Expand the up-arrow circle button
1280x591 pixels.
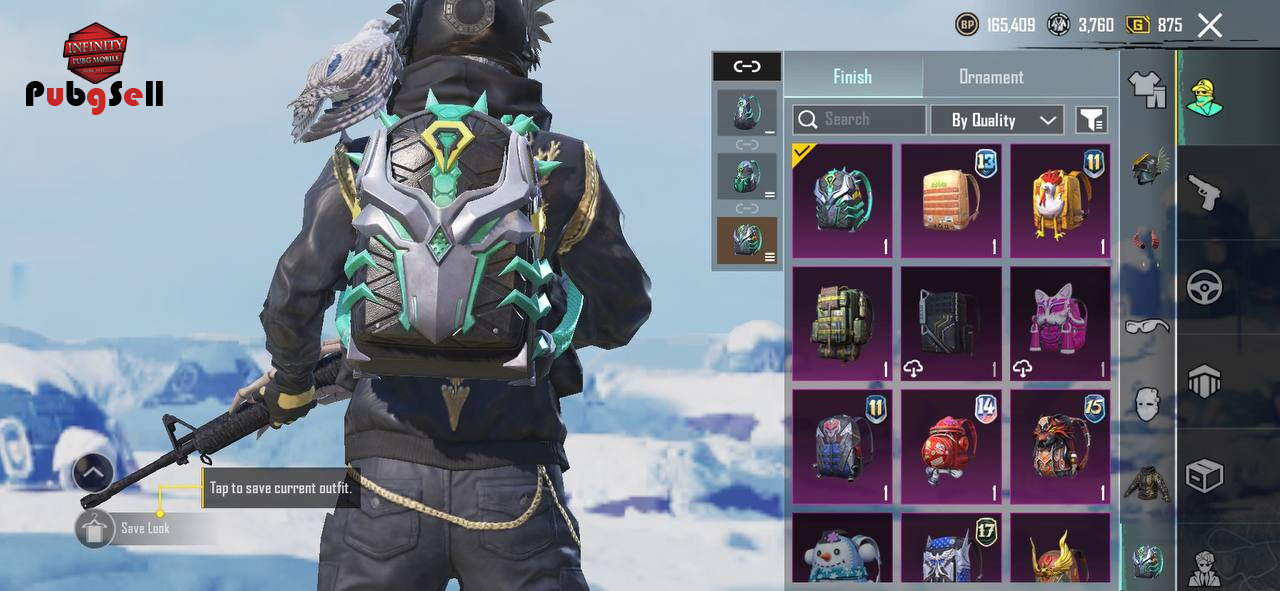coord(93,472)
